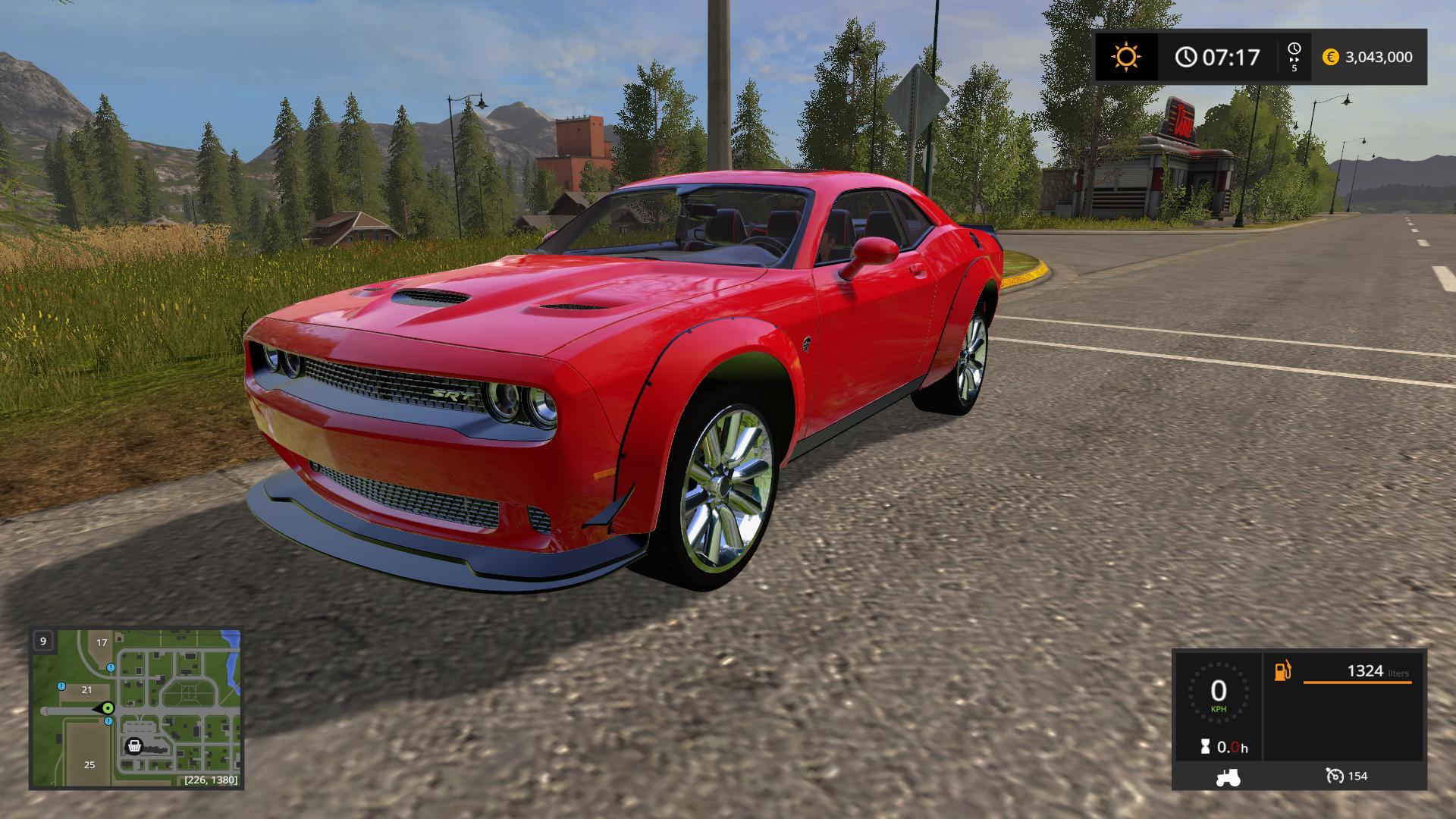Image resolution: width=1456 pixels, height=819 pixels.
Task: Select field 25 on the minimap
Action: 89,764
